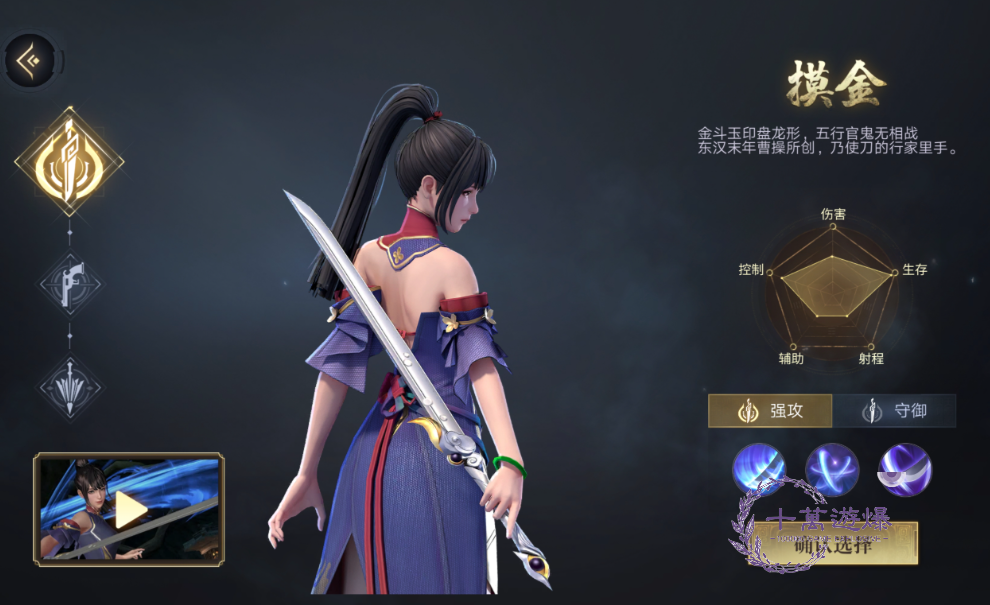This screenshot has width=990, height=605.
Task: View the purple curved blade skill
Action: pyautogui.click(x=905, y=469)
